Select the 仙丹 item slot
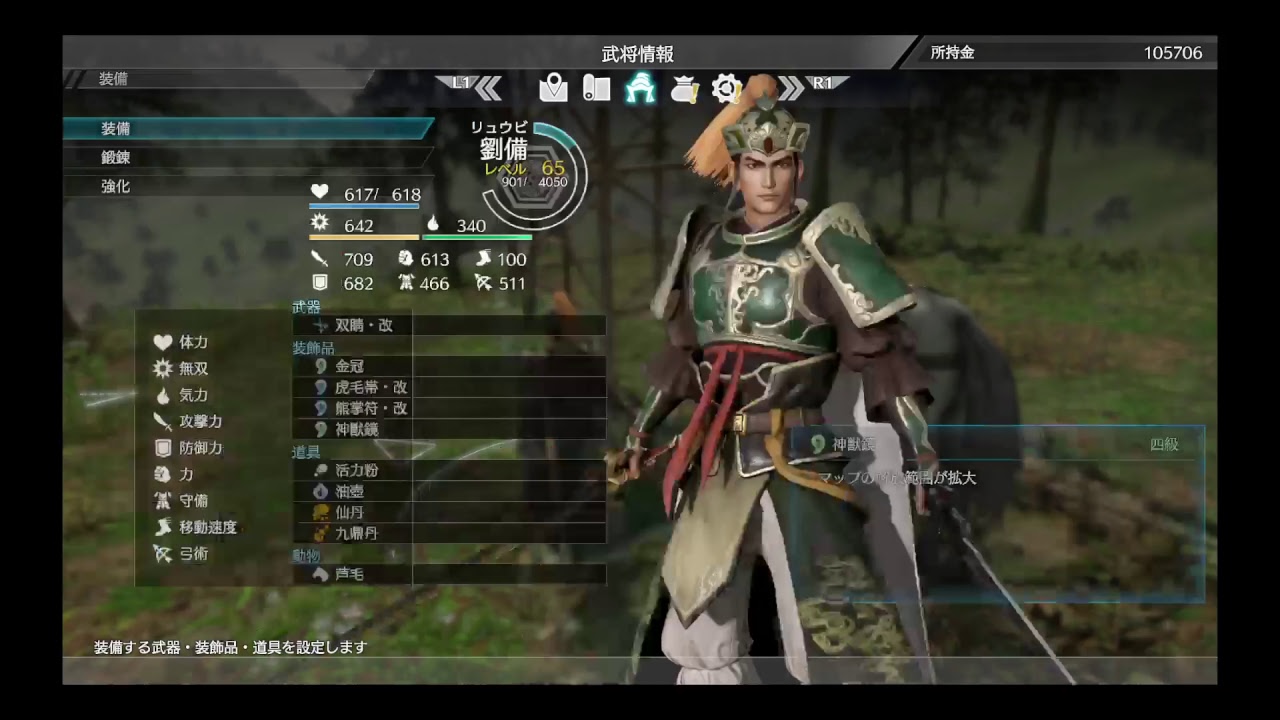The height and width of the screenshot is (720, 1280). pyautogui.click(x=450, y=512)
